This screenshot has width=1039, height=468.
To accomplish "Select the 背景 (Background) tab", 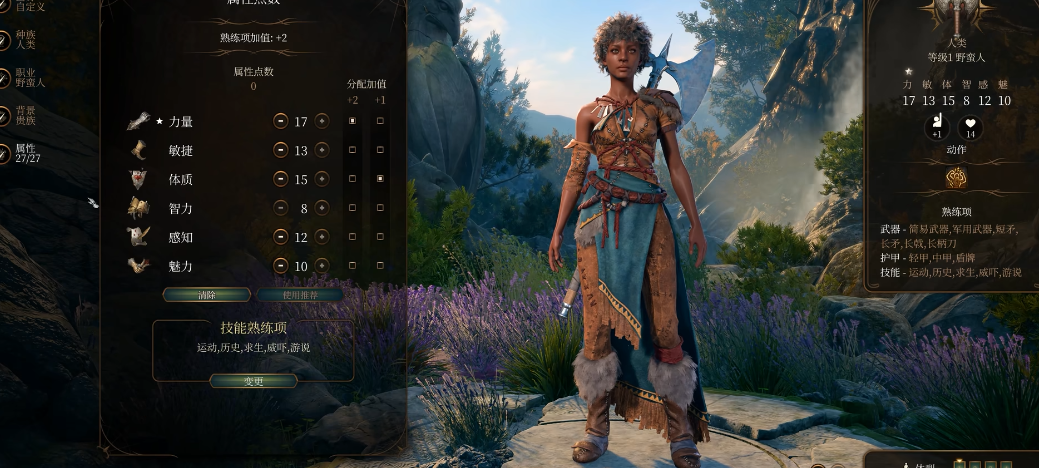I will (x=25, y=115).
